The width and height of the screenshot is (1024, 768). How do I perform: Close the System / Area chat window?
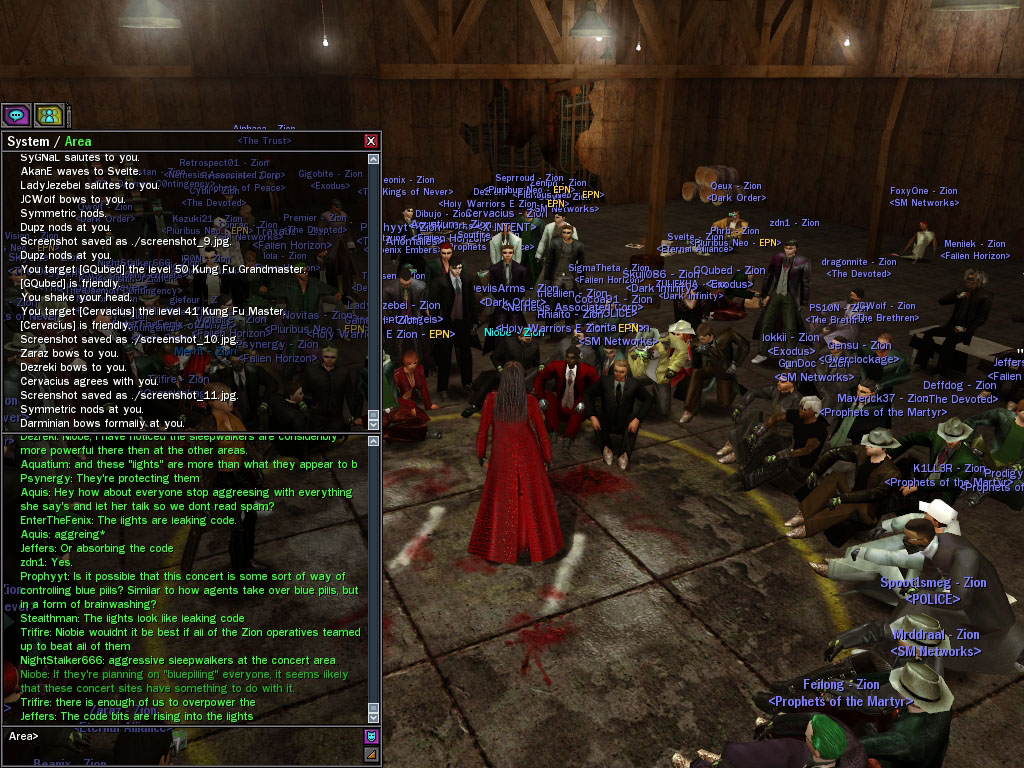pyautogui.click(x=371, y=141)
